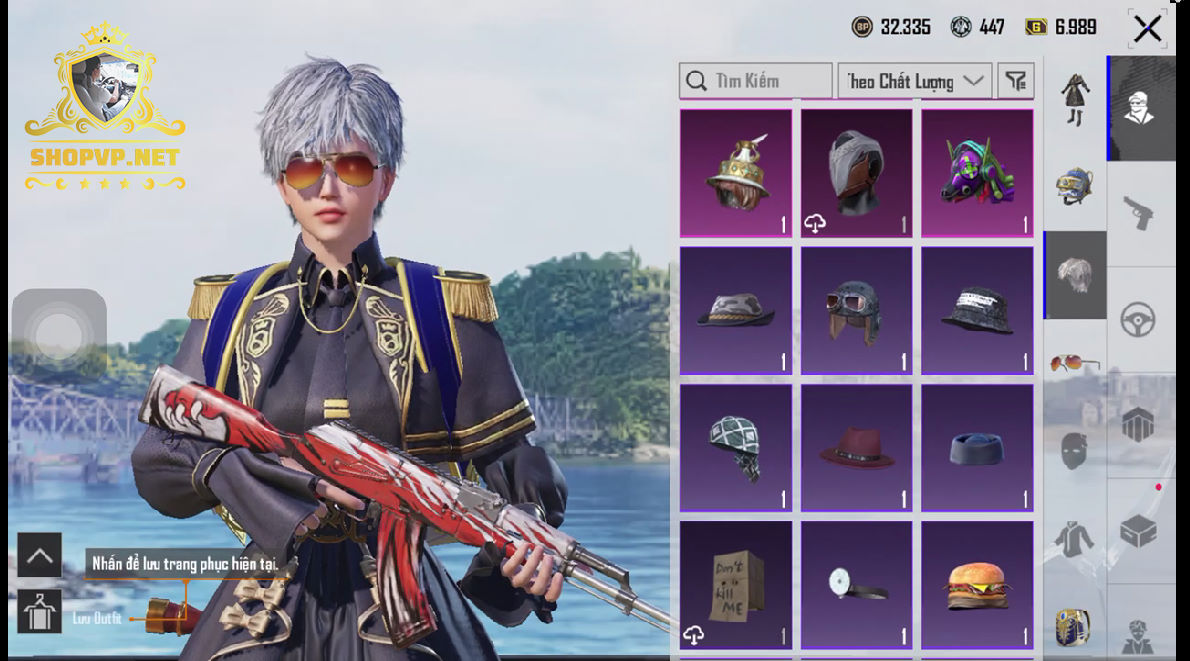Switch to the steering wheel vehicles tab
Viewport: 1190px width, 661px height.
pos(1140,320)
